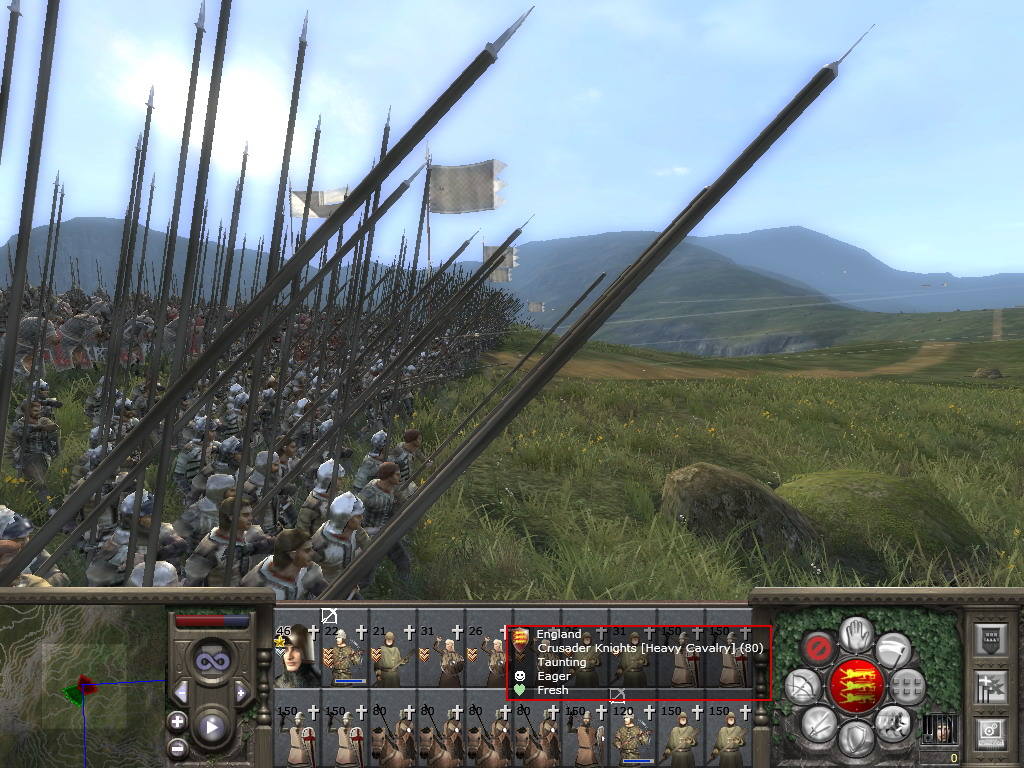The width and height of the screenshot is (1024, 768).
Task: Toggle the infinity speed button
Action: click(x=211, y=661)
